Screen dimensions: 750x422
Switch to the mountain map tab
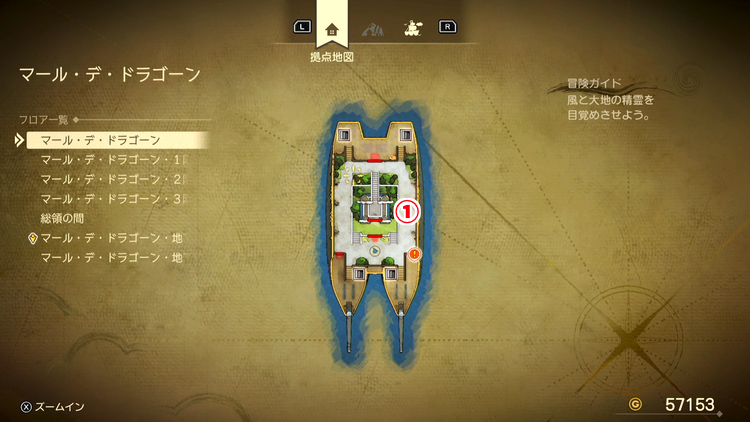(370, 28)
